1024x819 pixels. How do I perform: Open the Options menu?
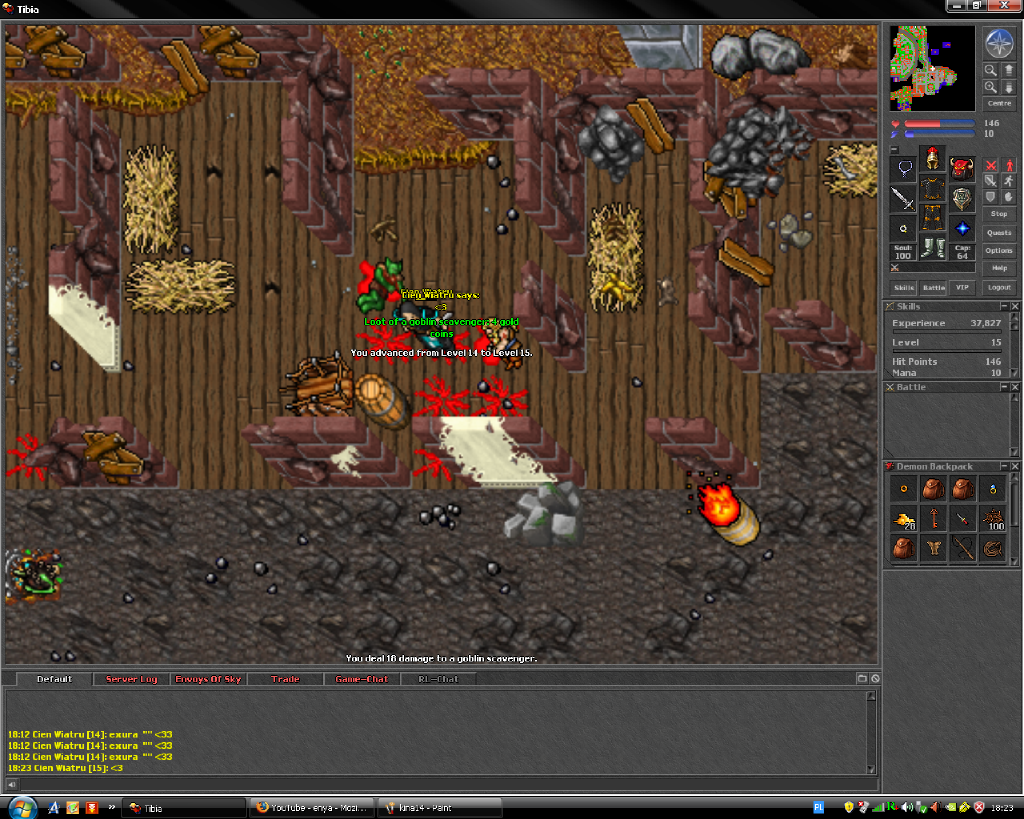[999, 251]
